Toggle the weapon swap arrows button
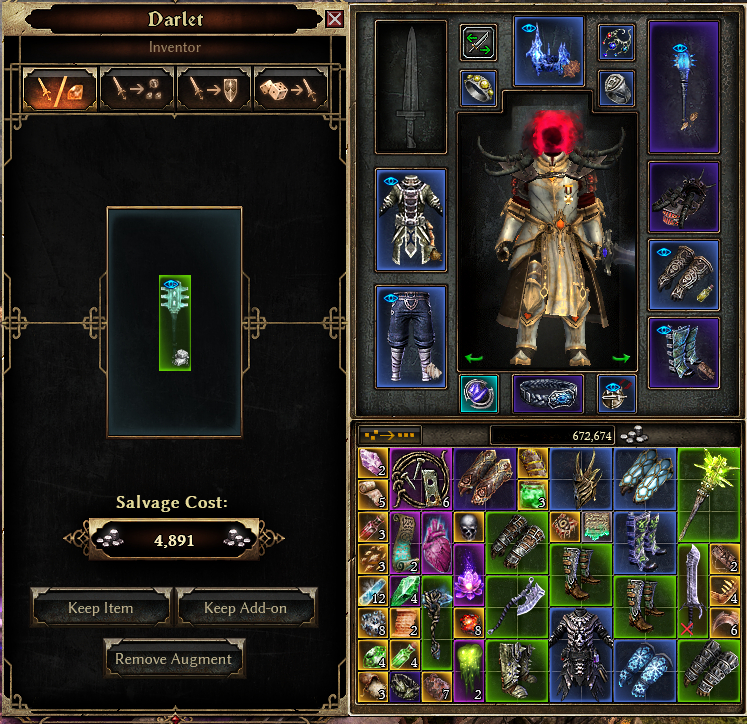This screenshot has height=724, width=747. pyautogui.click(x=478, y=42)
